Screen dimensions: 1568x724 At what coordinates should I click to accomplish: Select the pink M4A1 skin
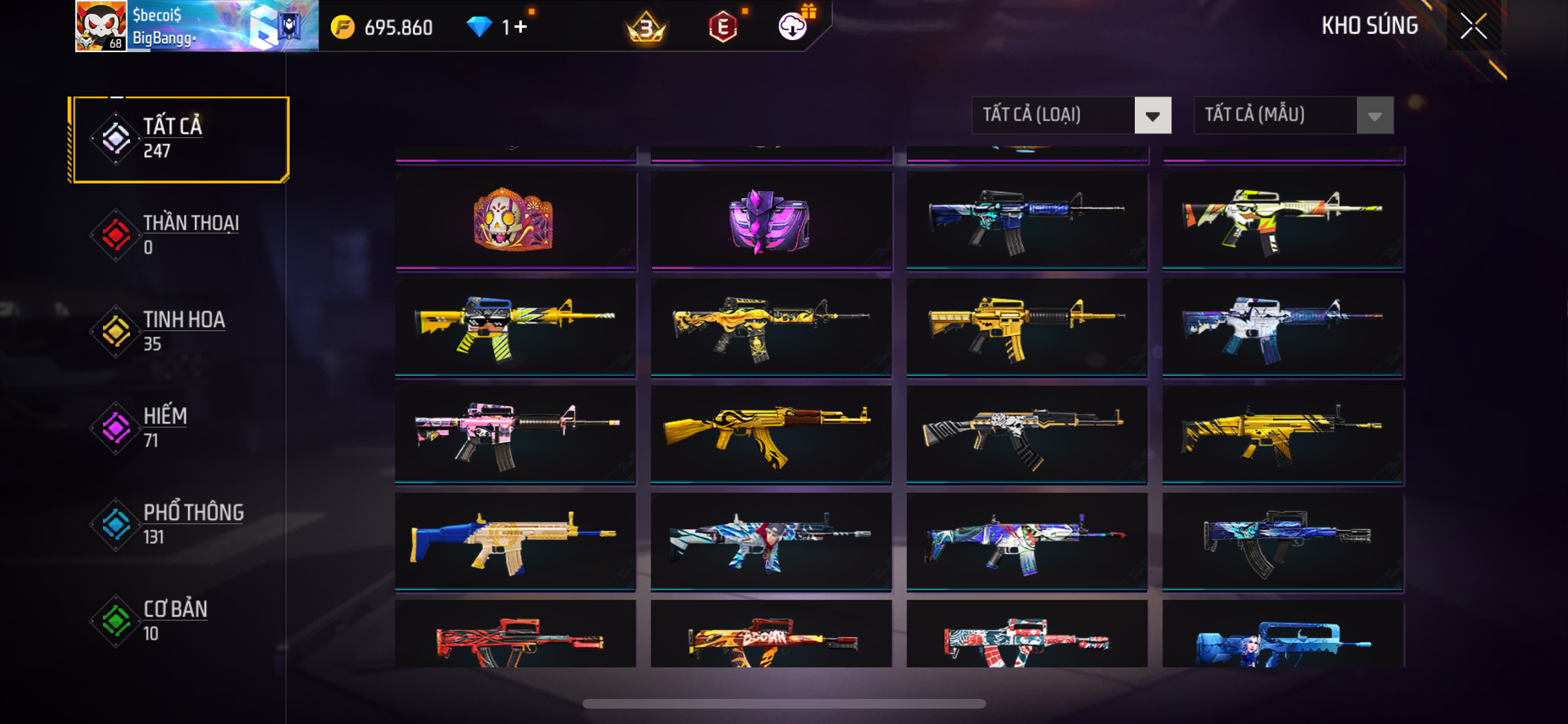515,434
